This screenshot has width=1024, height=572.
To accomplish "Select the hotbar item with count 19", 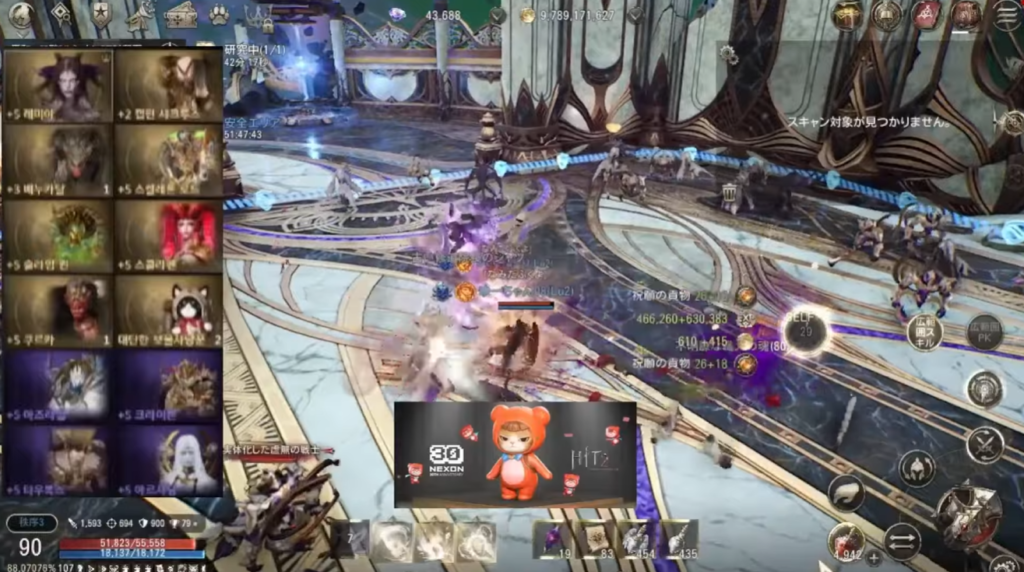I will pos(552,540).
